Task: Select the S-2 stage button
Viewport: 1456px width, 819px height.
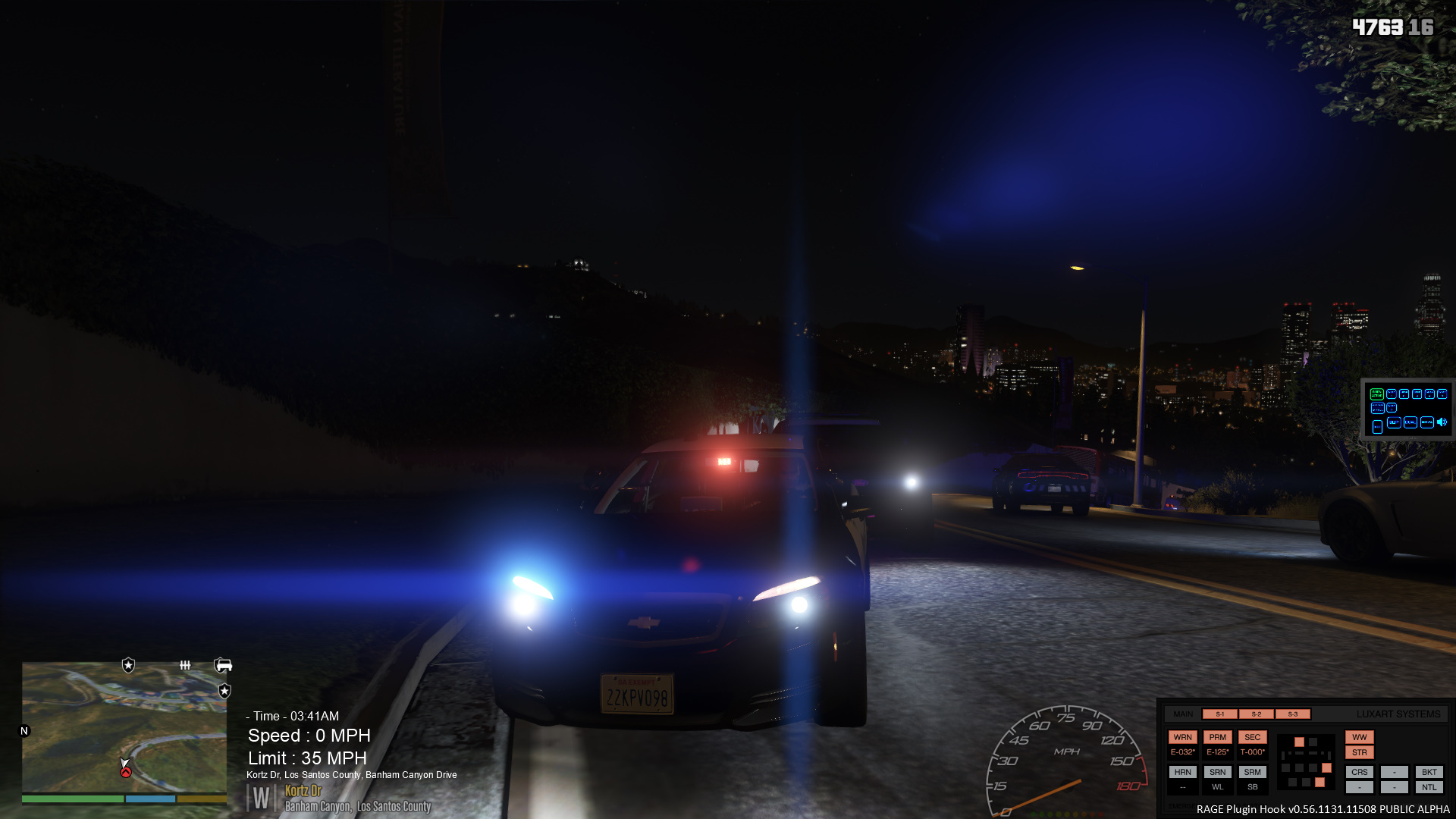Action: coord(1256,714)
